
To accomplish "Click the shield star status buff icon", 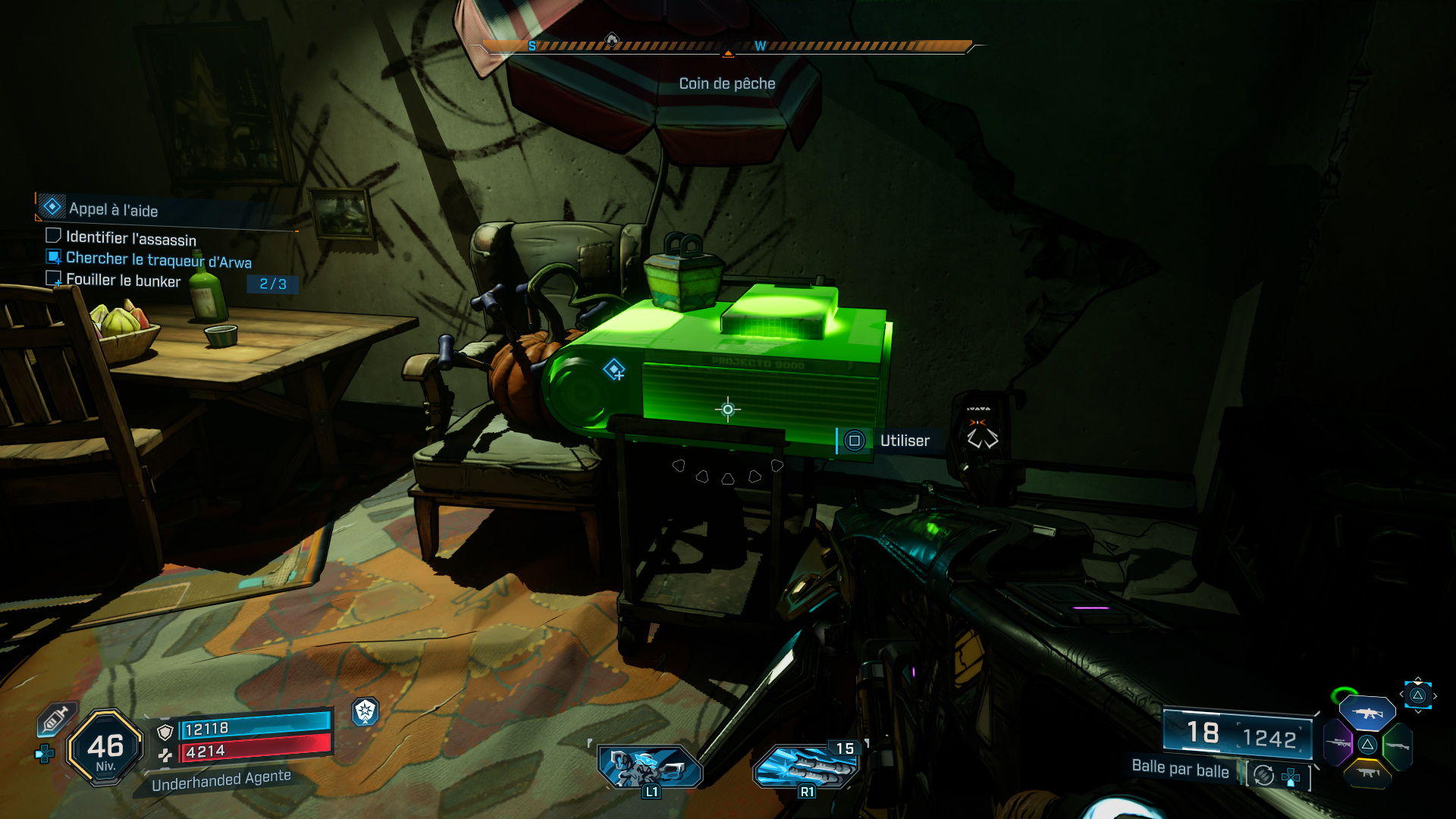I will [x=366, y=711].
